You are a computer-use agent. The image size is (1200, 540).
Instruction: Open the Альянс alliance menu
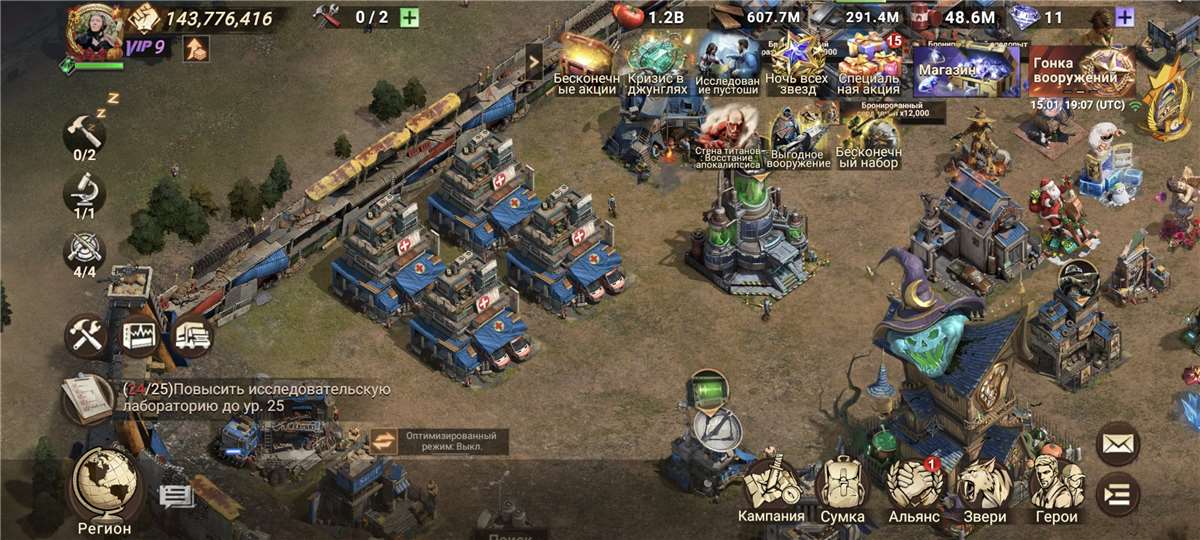(914, 488)
